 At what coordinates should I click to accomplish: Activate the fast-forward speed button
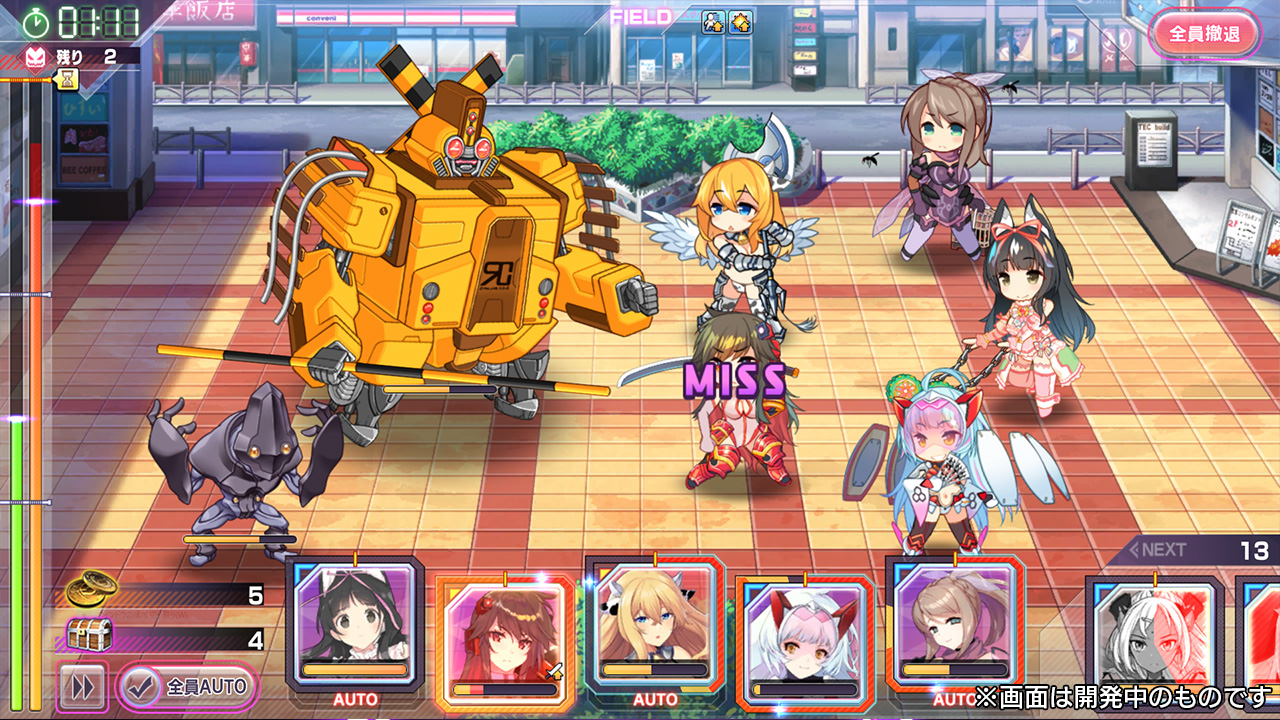click(82, 688)
